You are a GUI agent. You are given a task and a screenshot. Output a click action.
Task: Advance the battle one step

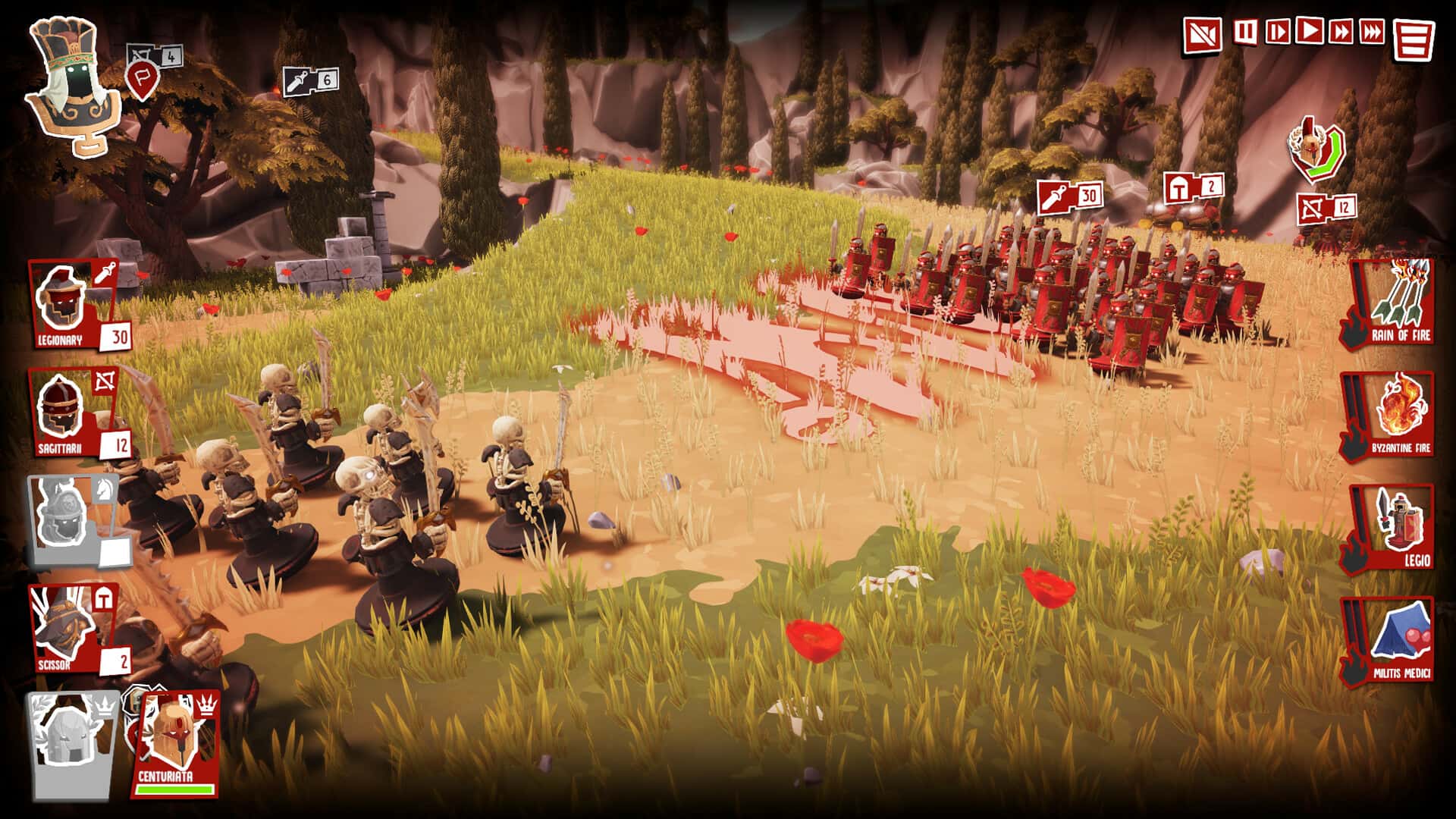(x=1277, y=32)
